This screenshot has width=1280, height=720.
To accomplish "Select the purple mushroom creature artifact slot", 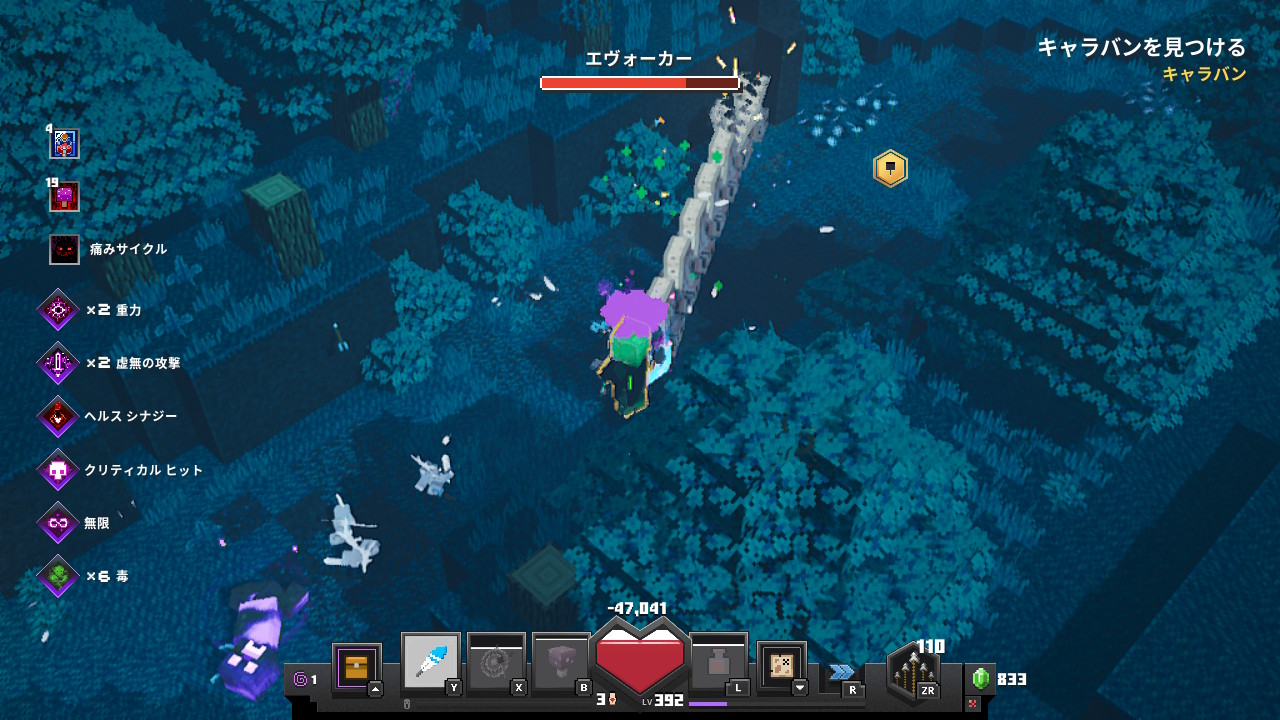I will [561, 662].
